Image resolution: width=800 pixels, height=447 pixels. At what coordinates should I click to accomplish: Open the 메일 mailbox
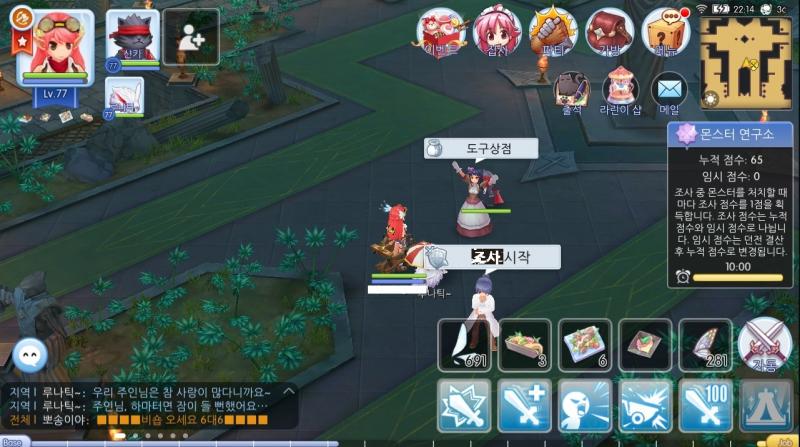coord(669,92)
